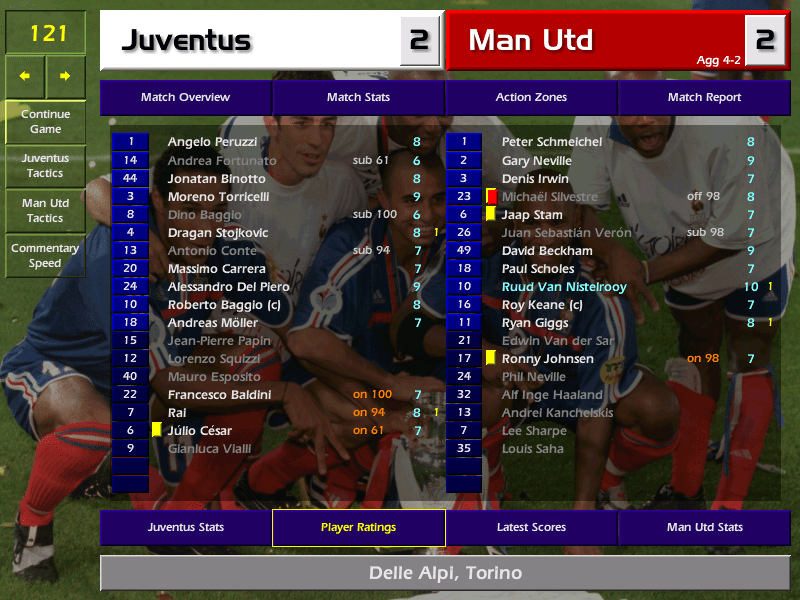View Latest Scores
Viewport: 800px width, 600px height.
coord(531,528)
